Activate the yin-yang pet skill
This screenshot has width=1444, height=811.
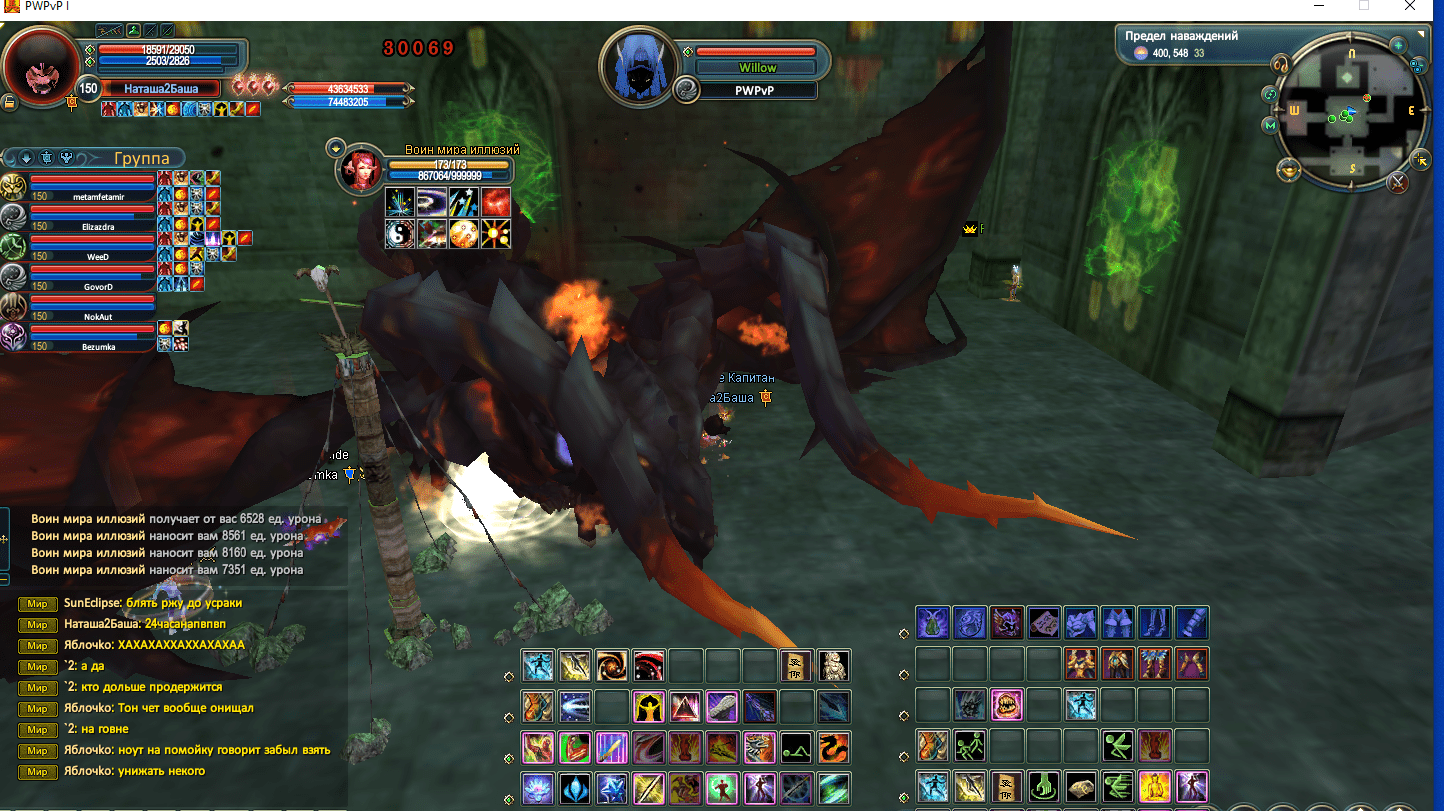400,234
